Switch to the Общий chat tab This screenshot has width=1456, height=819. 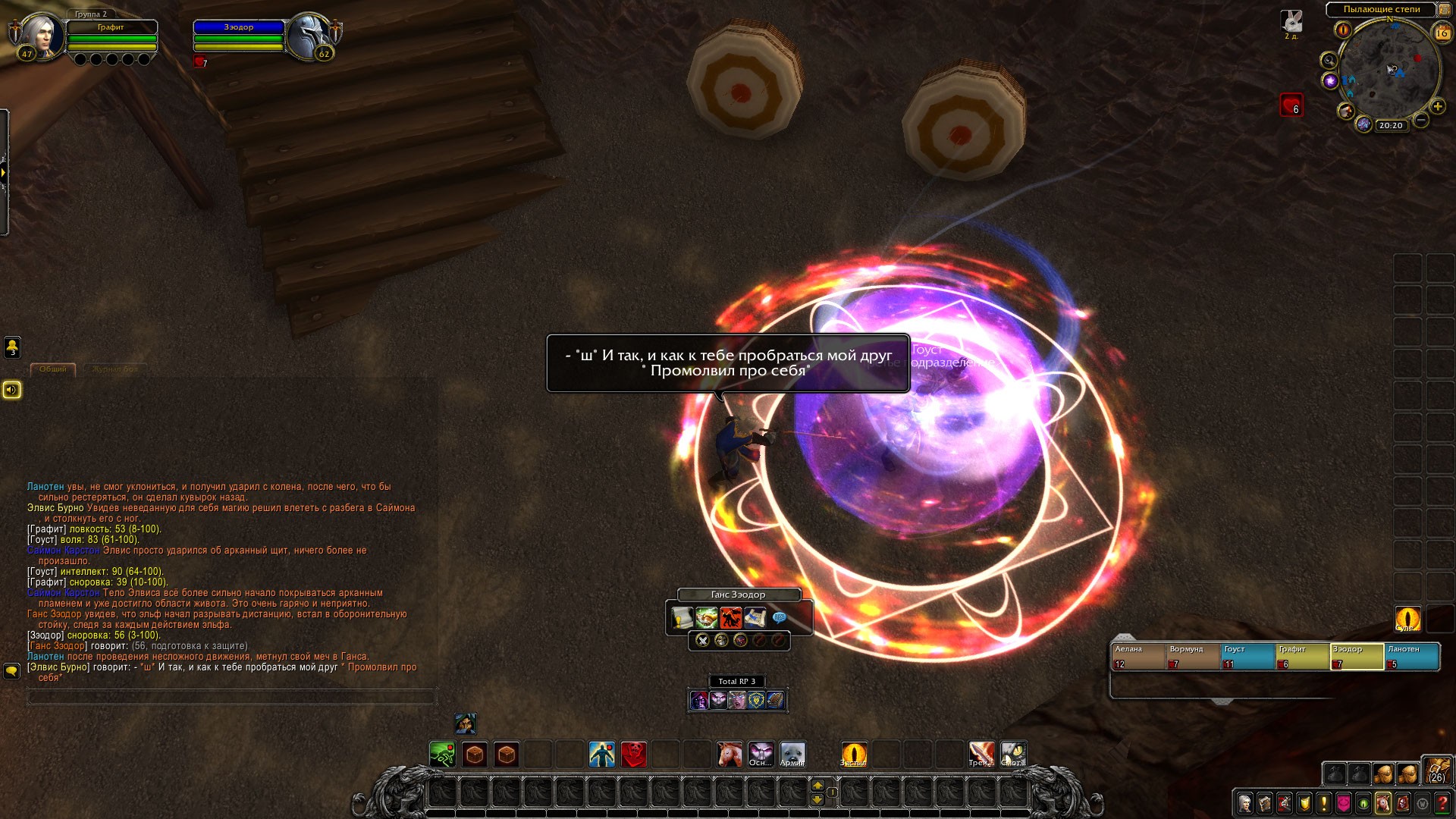click(x=53, y=369)
